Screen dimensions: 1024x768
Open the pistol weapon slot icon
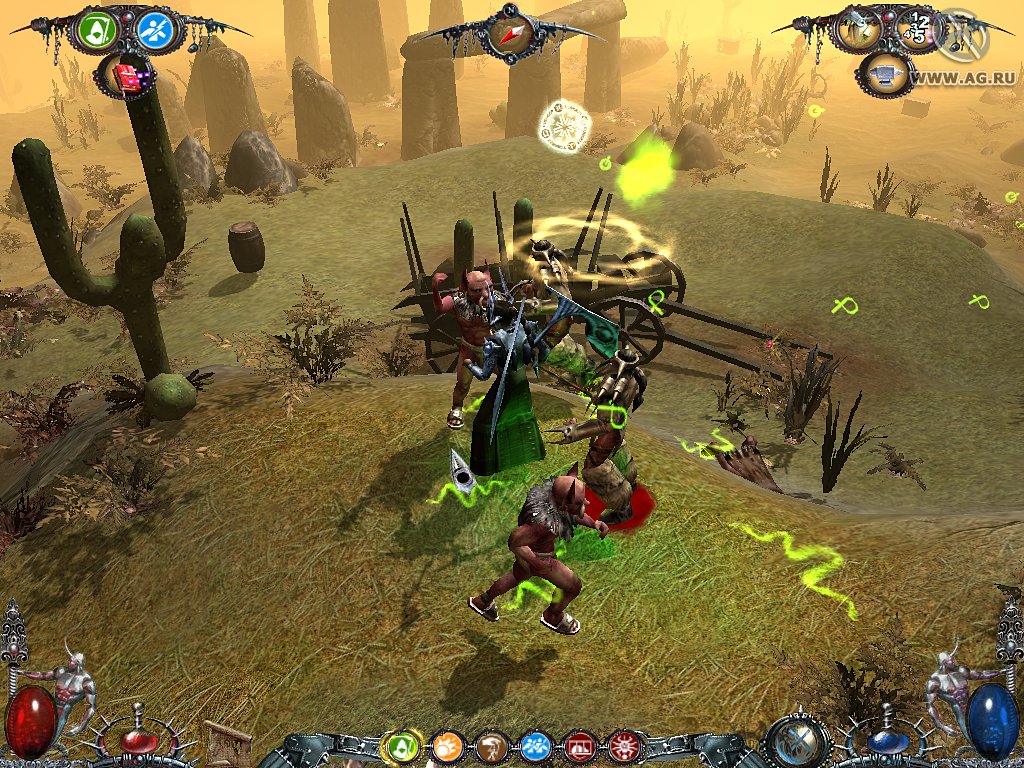pyautogui.click(x=859, y=28)
